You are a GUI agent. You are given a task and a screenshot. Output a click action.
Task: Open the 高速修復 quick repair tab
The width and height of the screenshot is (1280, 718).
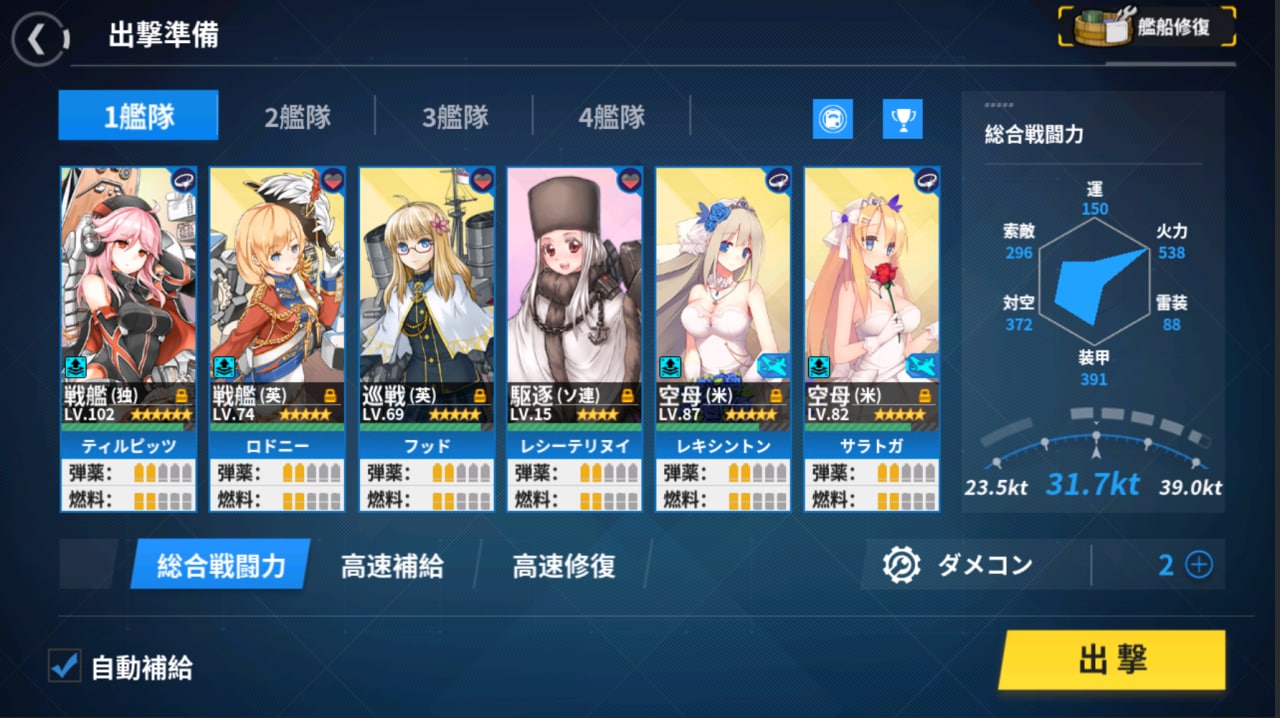[563, 566]
